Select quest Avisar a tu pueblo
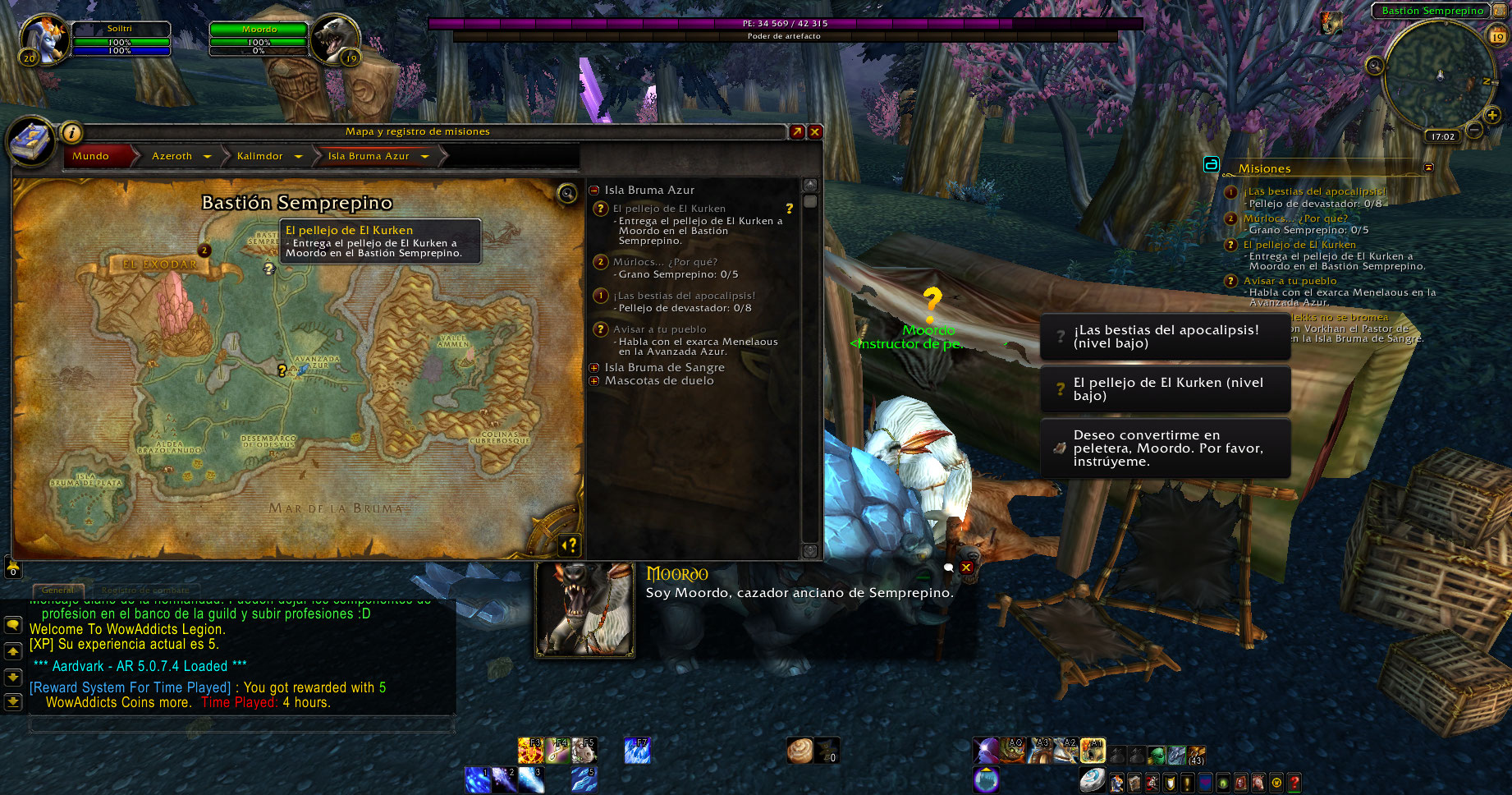The width and height of the screenshot is (1512, 795). coord(659,329)
